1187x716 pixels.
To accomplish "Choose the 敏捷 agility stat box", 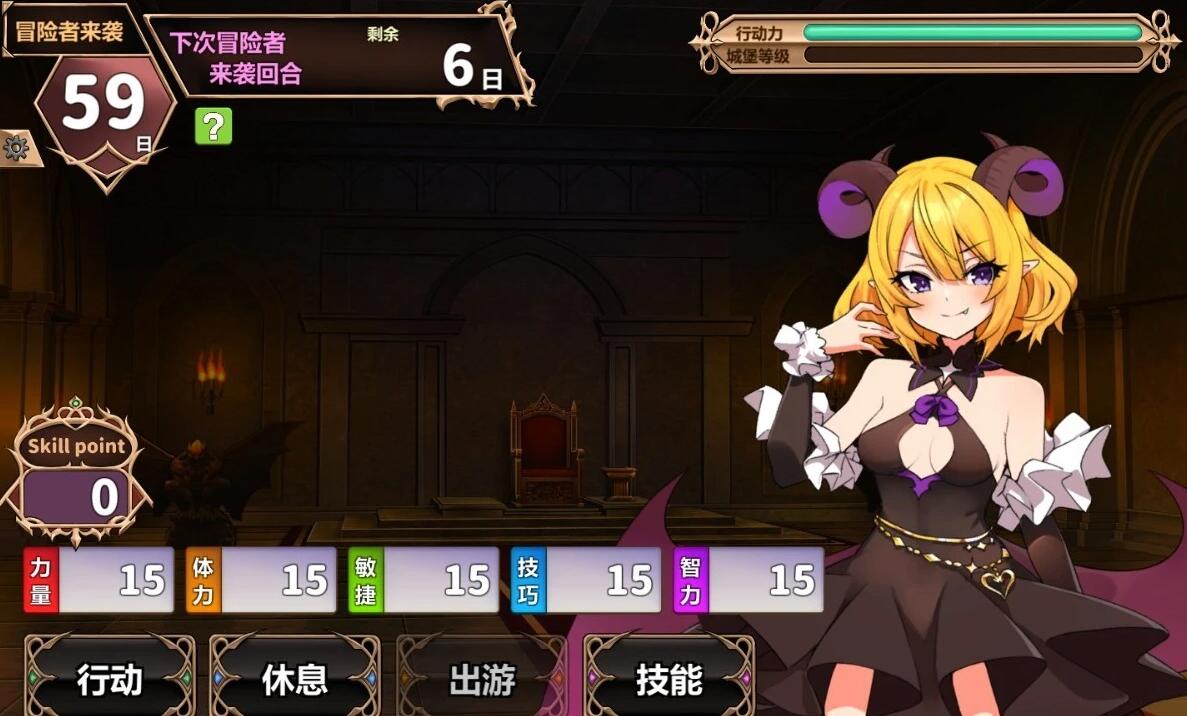I will point(423,580).
